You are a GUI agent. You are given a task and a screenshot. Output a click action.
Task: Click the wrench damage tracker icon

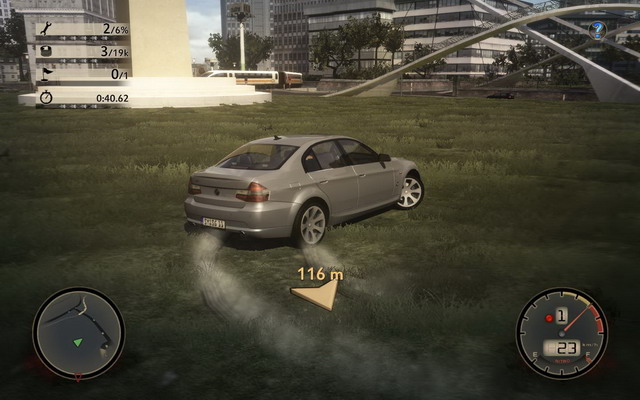pyautogui.click(x=47, y=30)
